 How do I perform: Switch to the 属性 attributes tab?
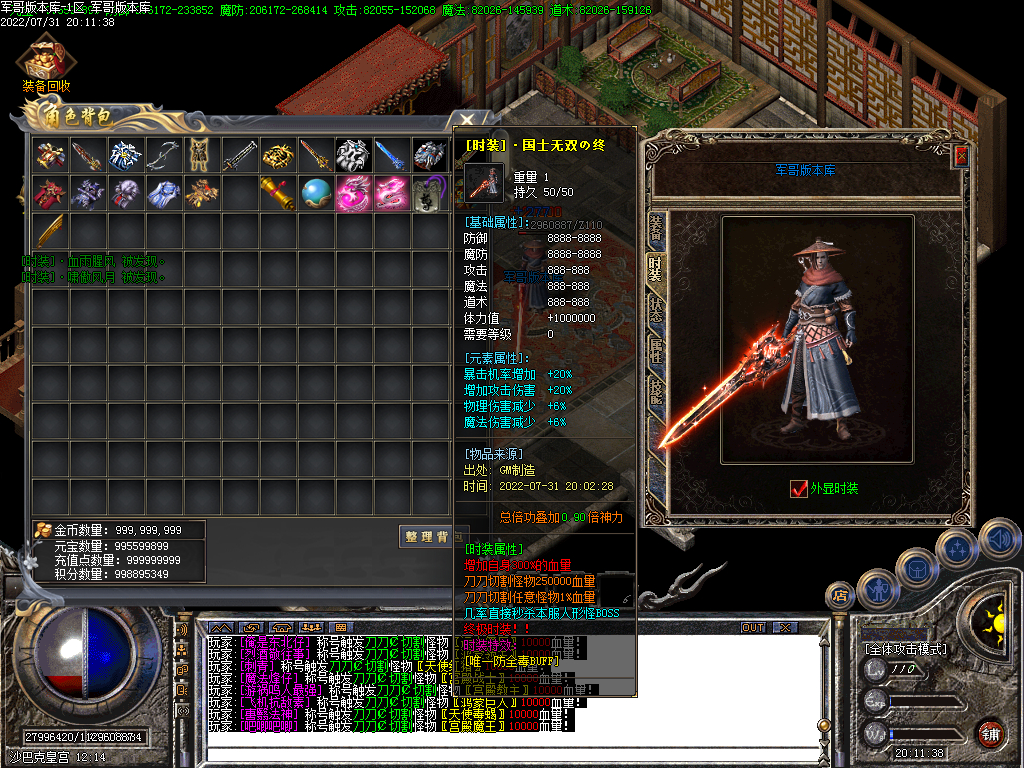coord(656,350)
